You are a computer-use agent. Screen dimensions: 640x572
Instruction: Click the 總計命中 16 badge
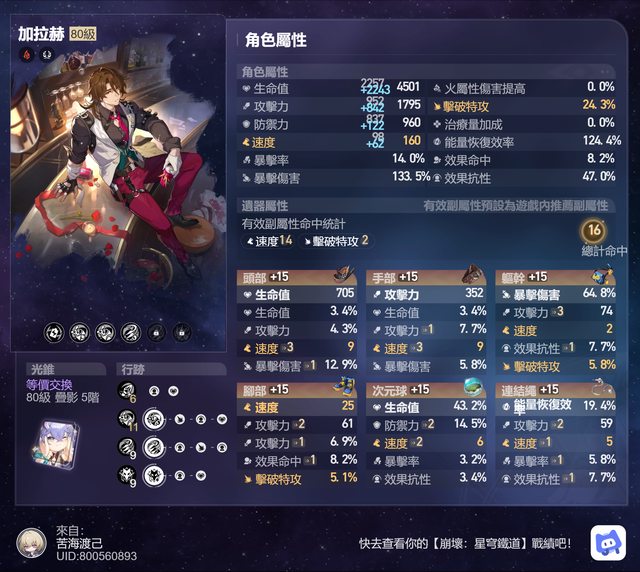[592, 232]
